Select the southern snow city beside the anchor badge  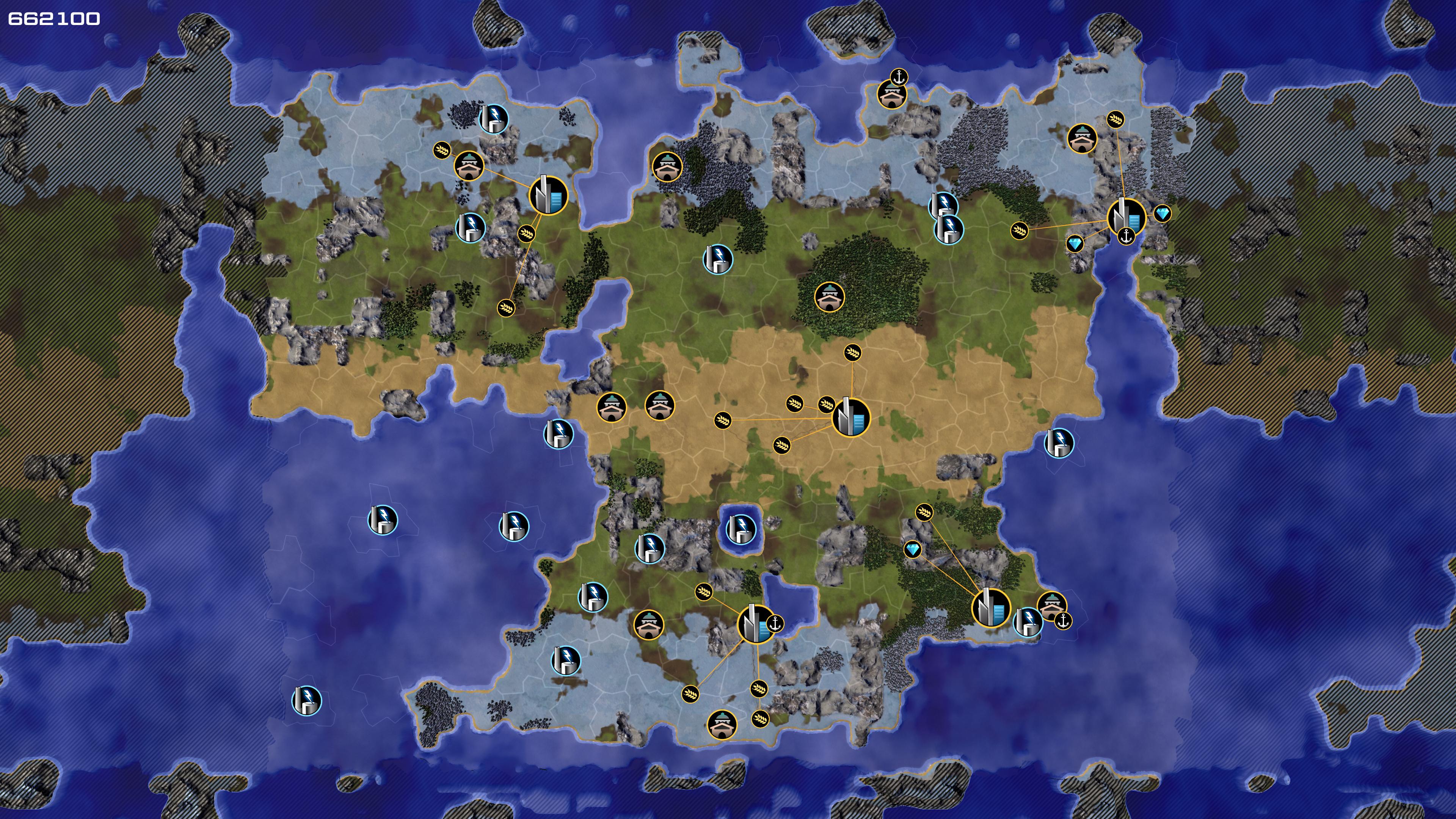[756, 624]
